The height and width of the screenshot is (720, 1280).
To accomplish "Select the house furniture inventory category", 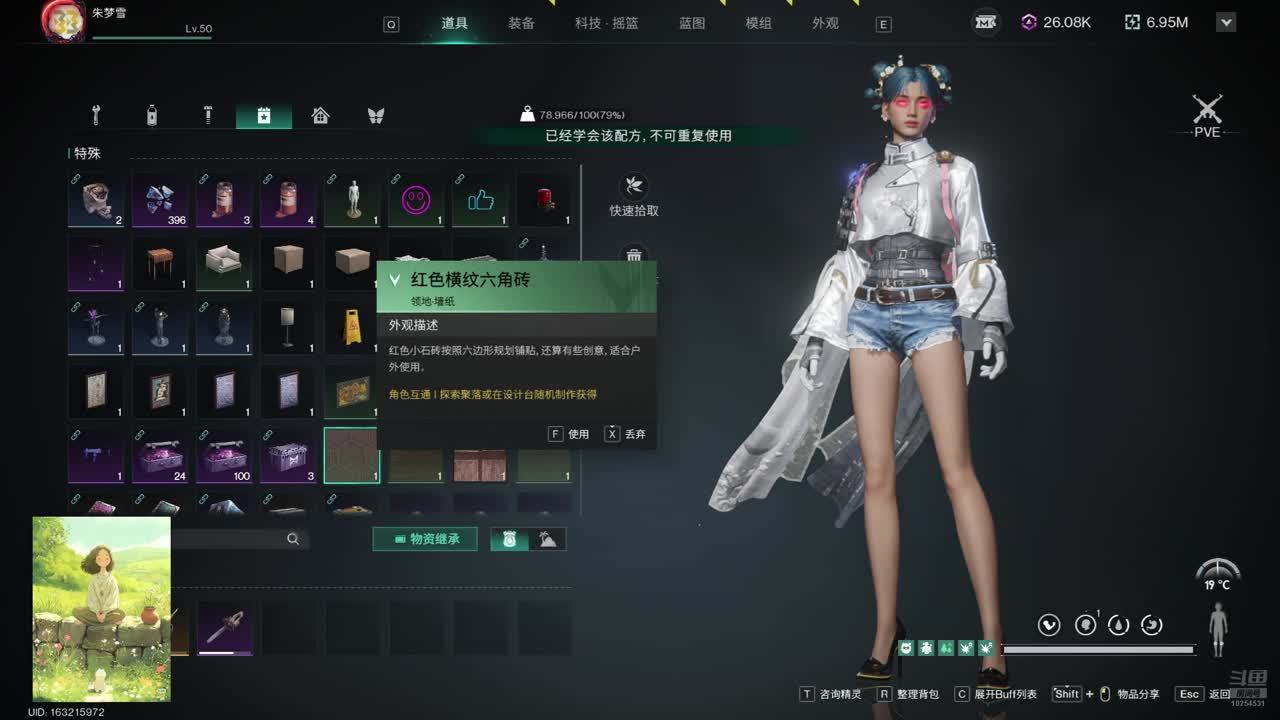I will point(320,115).
